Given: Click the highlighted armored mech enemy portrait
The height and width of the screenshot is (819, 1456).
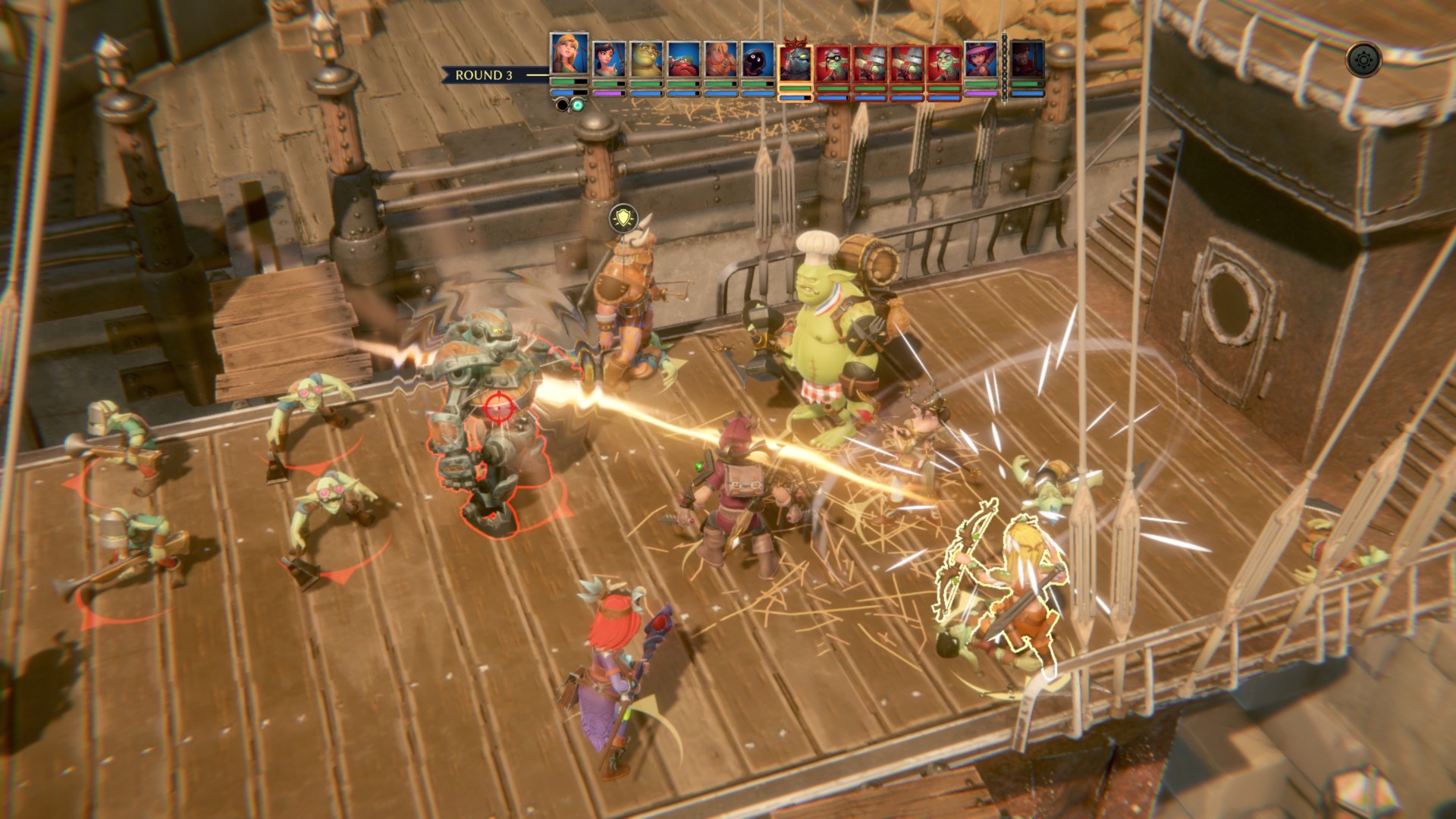Looking at the screenshot, I should tap(795, 64).
